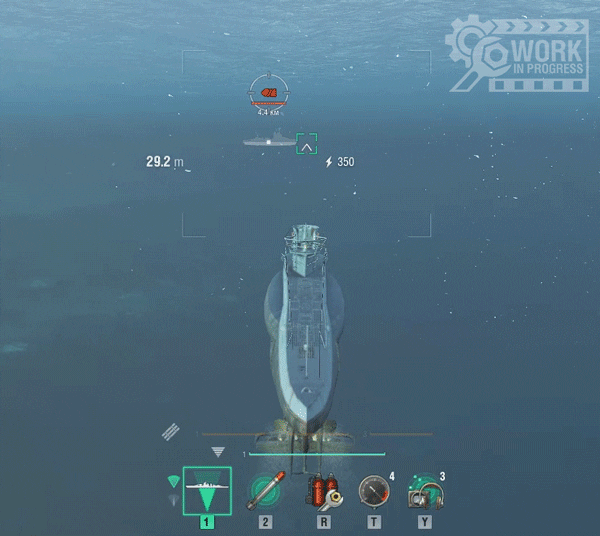
Task: Switch to the torpedo weapon slot
Action: click(266, 489)
